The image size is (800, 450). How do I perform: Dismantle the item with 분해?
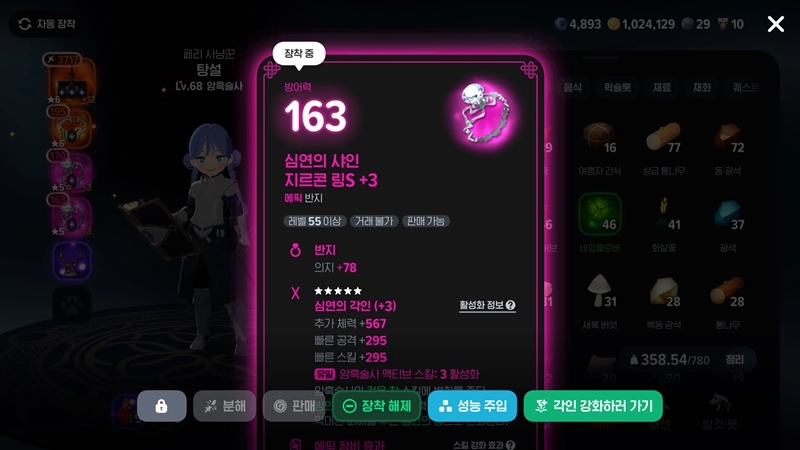[223, 406]
